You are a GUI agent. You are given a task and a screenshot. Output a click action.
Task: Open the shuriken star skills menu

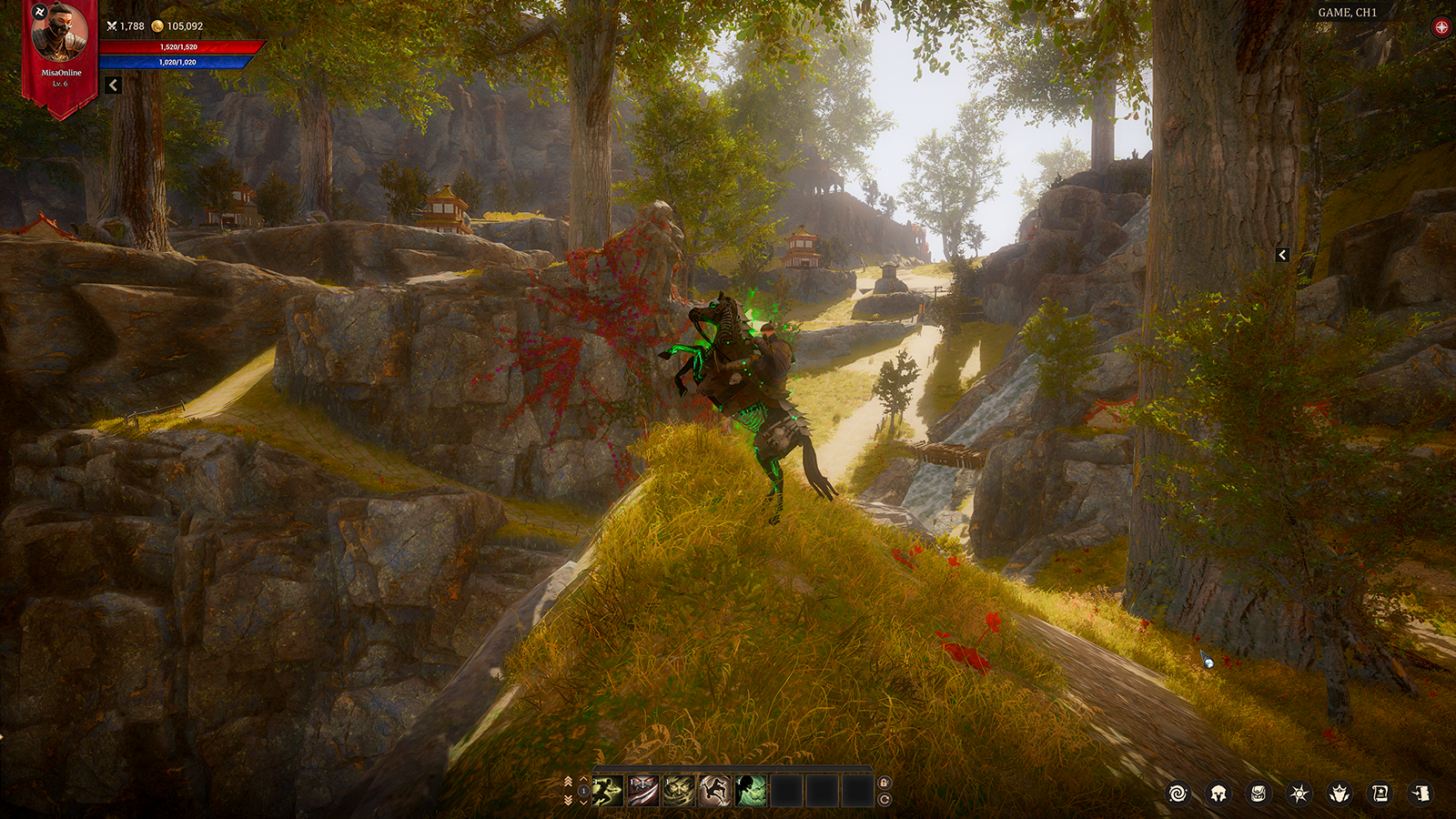coord(1299,794)
